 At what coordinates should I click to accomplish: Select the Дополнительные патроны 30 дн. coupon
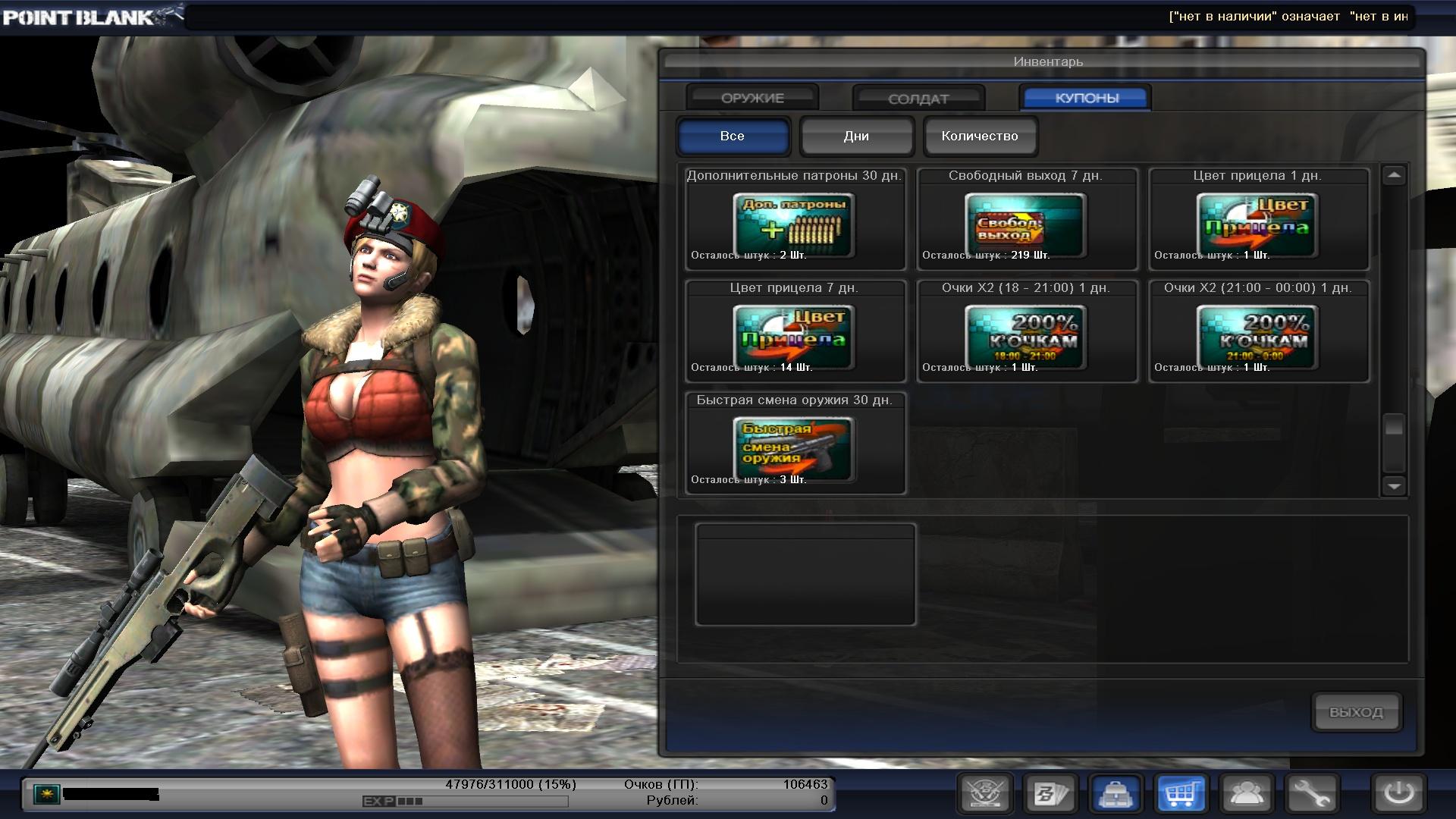(x=794, y=224)
